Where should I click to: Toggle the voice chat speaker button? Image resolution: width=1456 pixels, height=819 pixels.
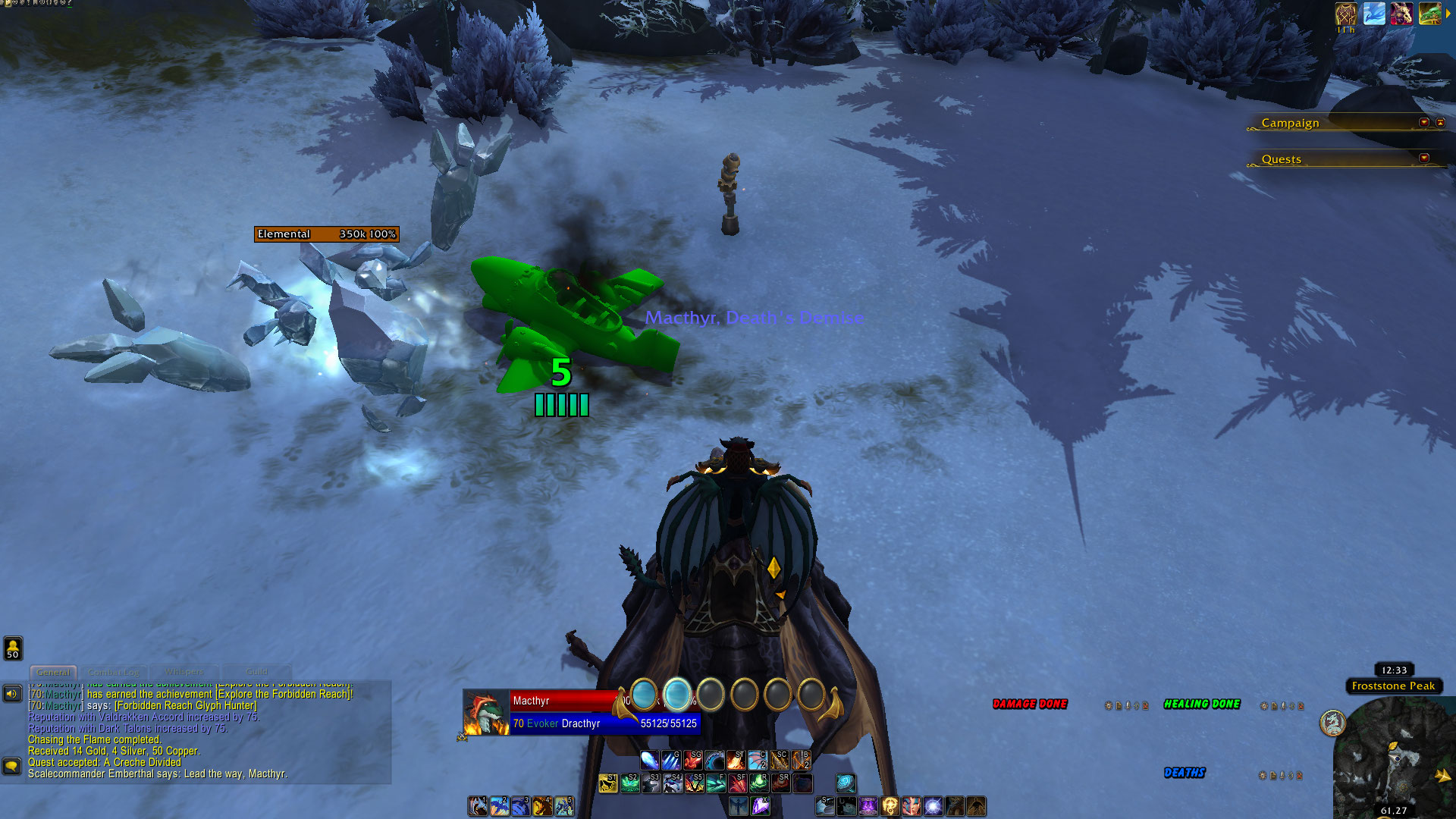12,693
